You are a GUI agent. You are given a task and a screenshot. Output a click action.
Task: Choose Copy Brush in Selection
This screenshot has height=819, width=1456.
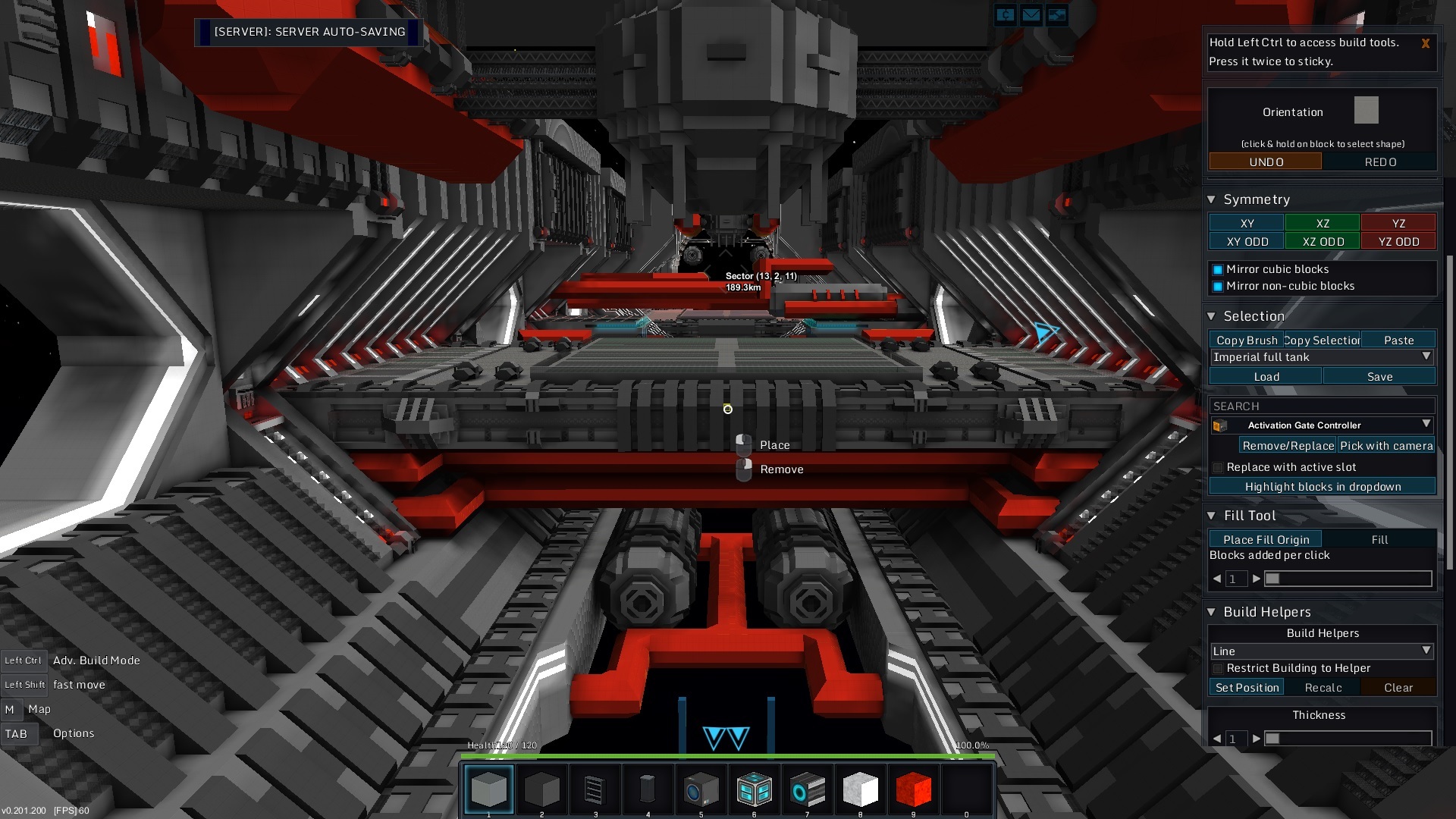[x=1246, y=340]
